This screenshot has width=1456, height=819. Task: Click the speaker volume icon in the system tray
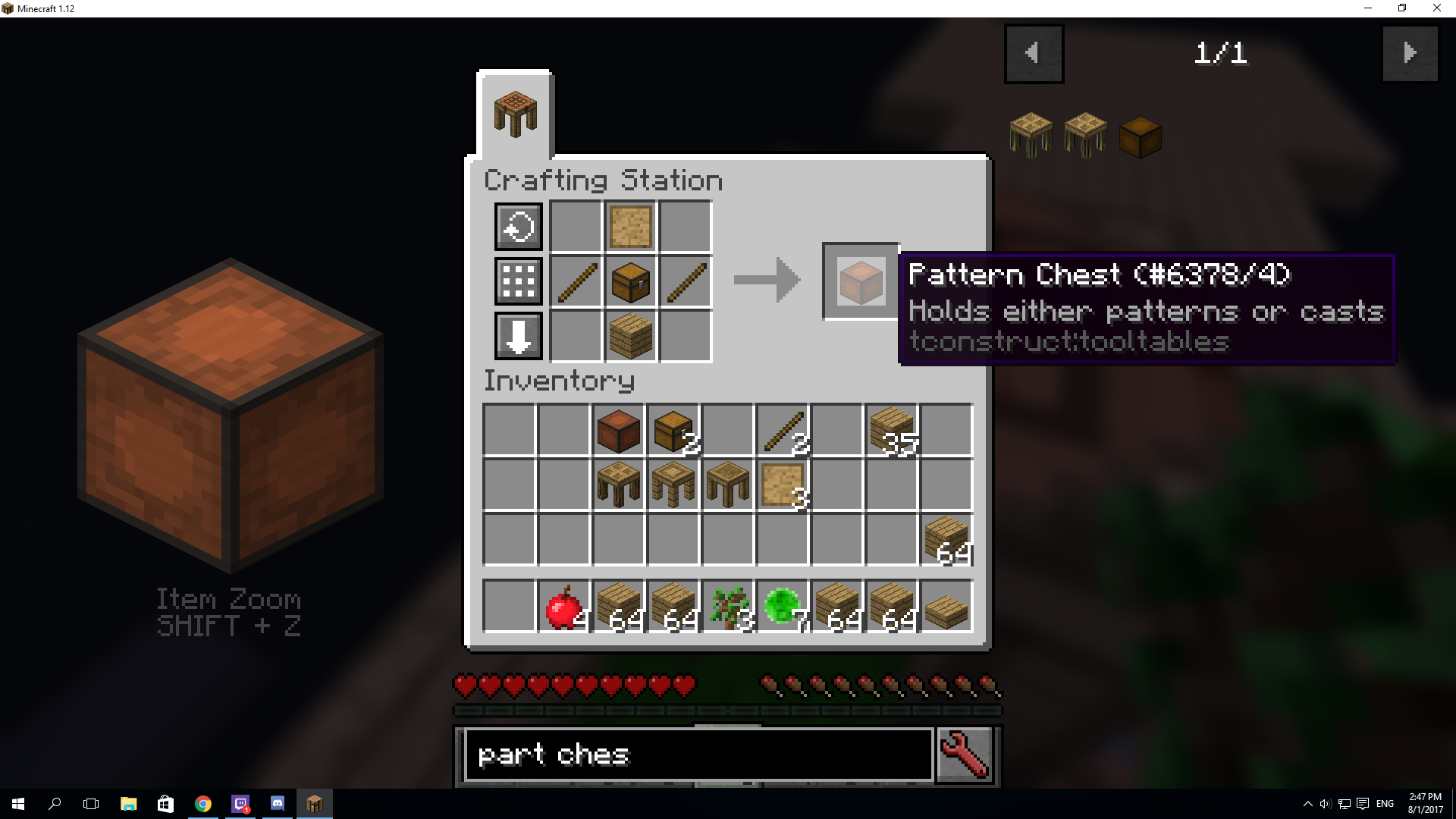click(x=1326, y=803)
